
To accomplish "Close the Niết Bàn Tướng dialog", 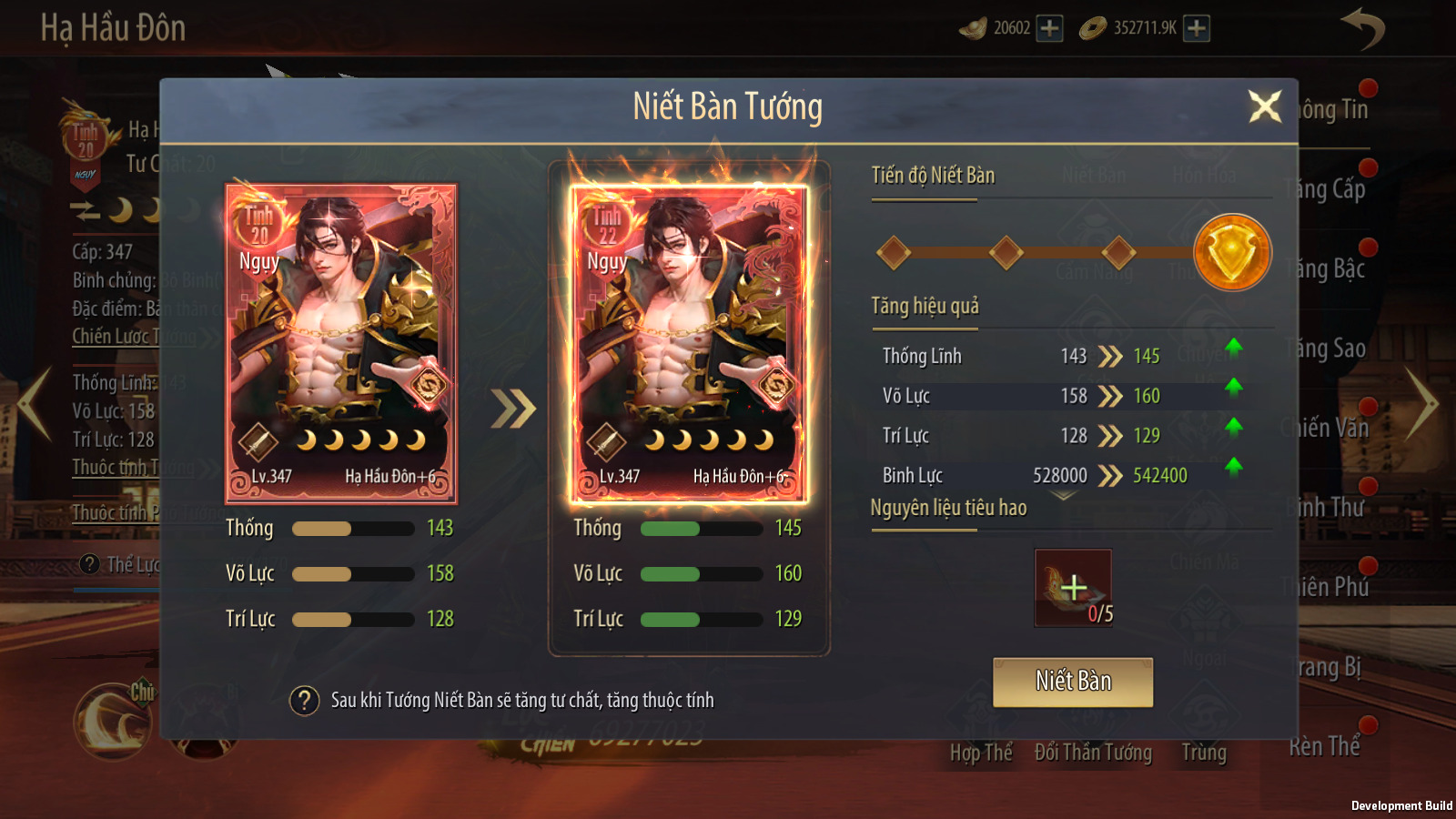I will [1264, 107].
